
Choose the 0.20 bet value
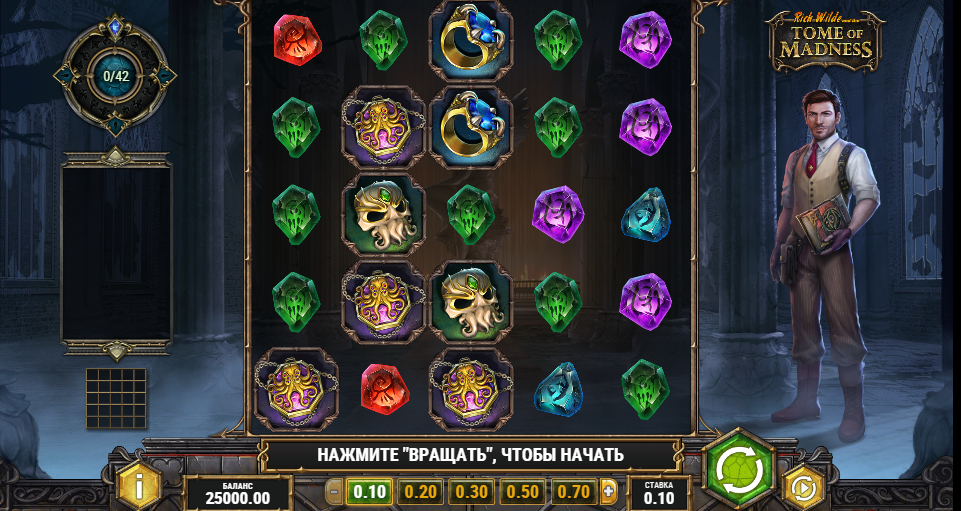421,491
